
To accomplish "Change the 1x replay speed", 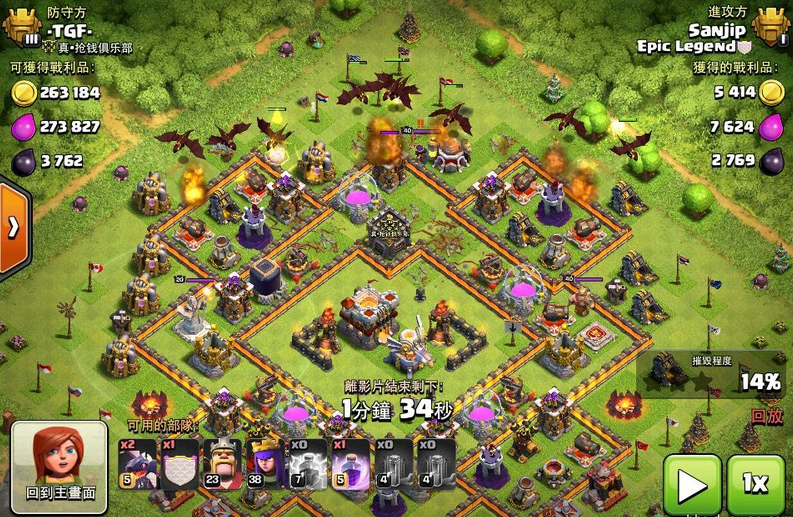I will coord(756,485).
